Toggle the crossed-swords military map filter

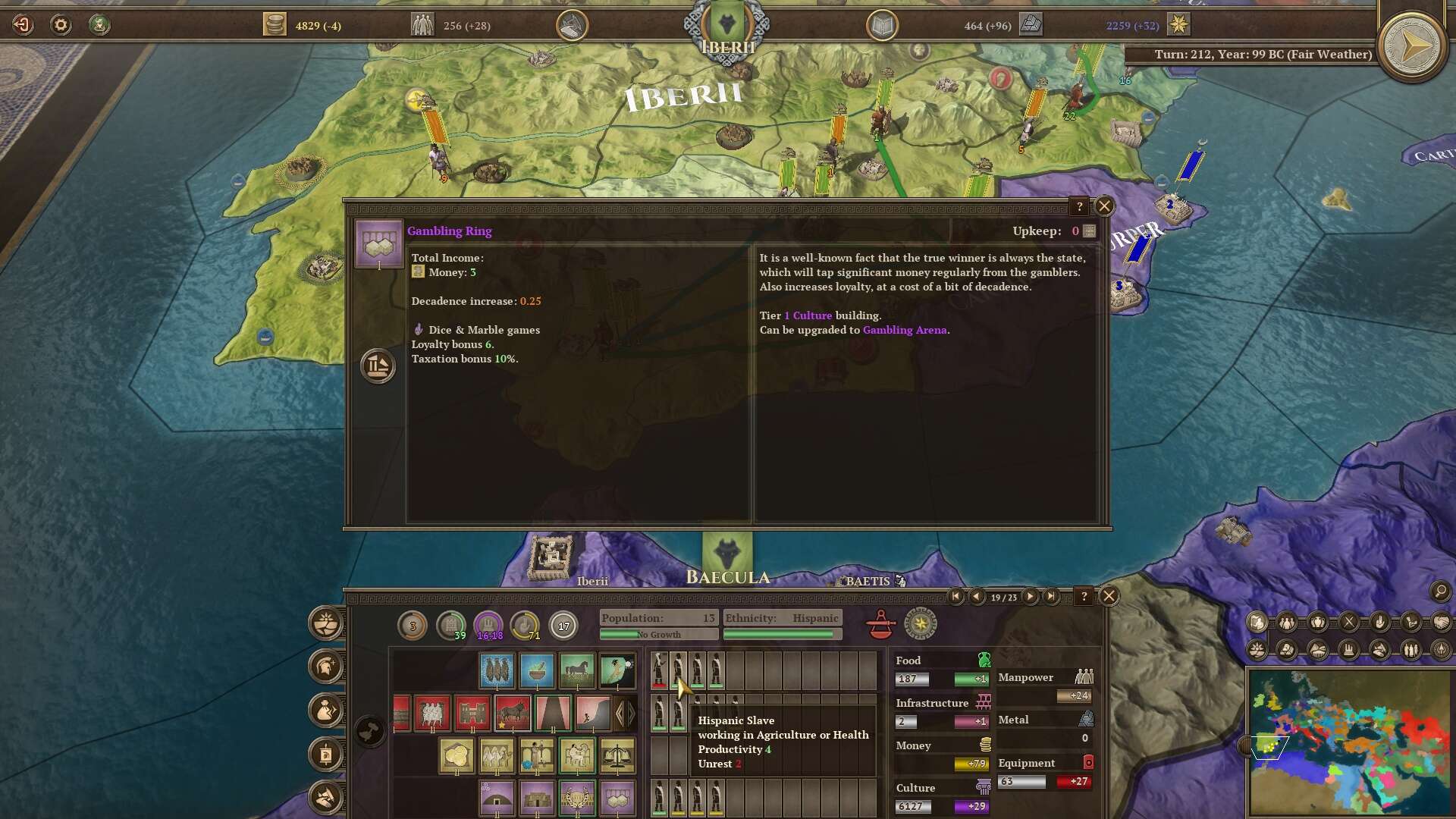1348,622
